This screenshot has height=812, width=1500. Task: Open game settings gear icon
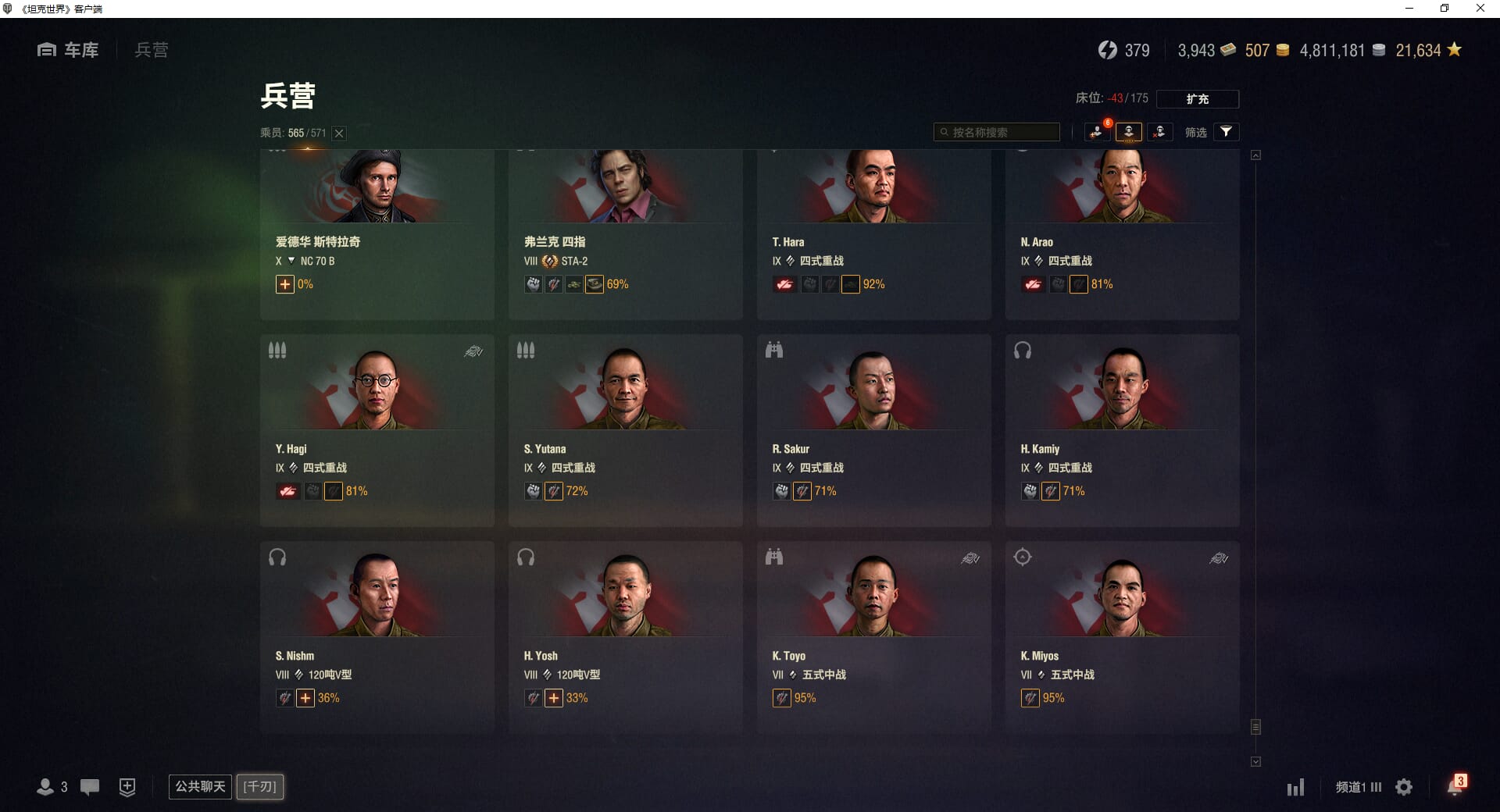tap(1404, 787)
